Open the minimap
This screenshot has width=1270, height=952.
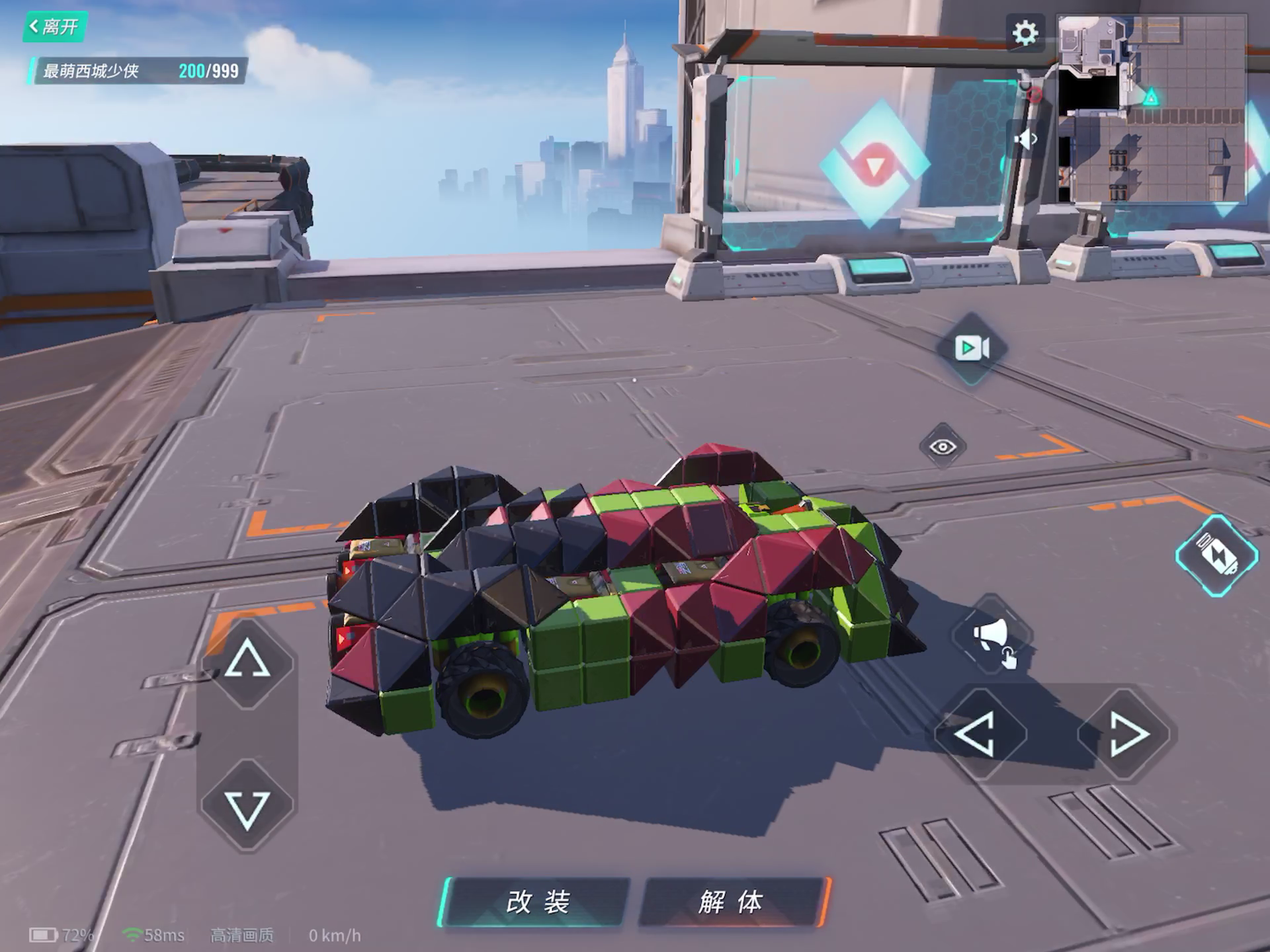(x=1152, y=108)
